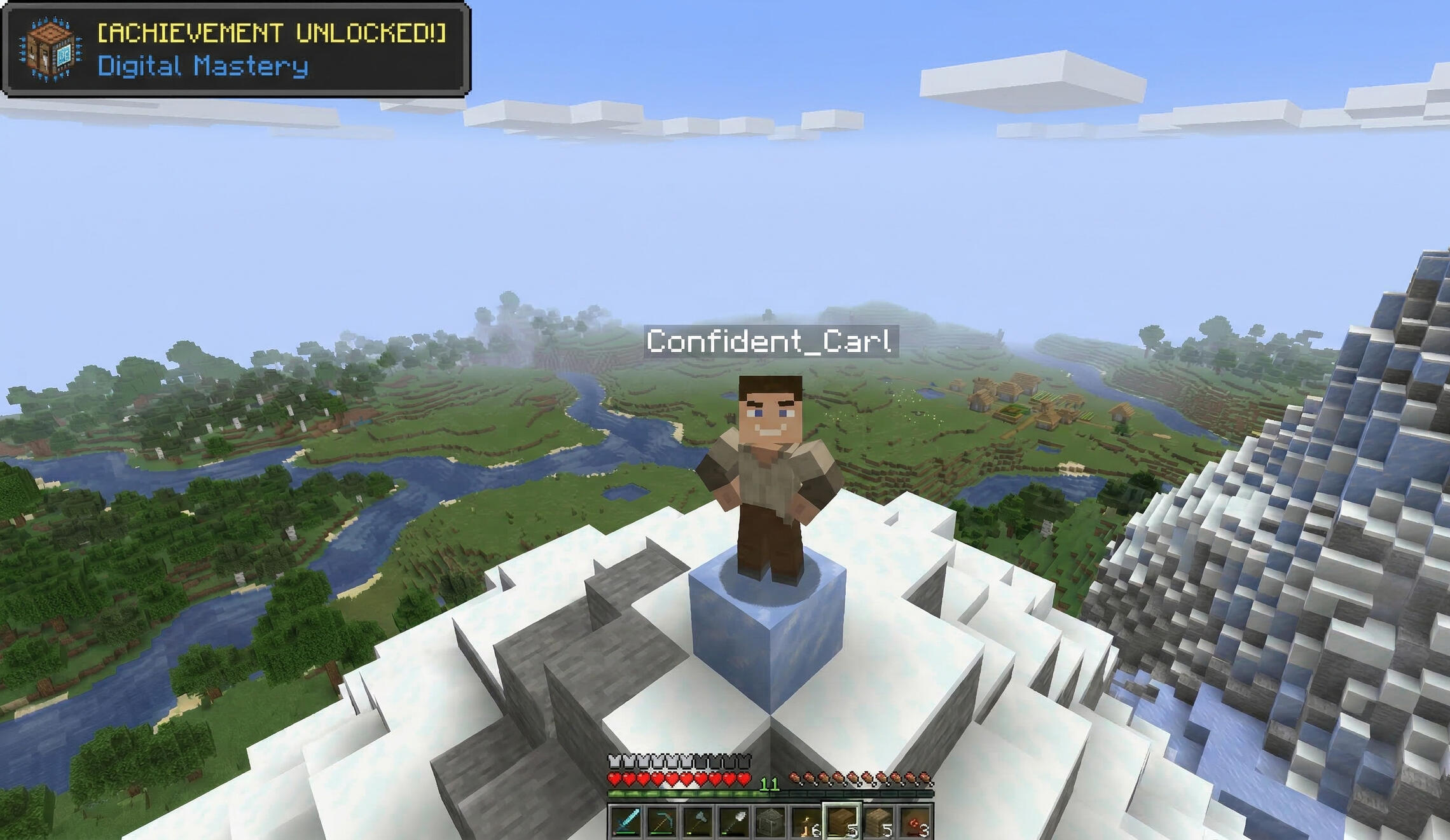Click the Digital Mastery achievement notification
This screenshot has height=840, width=1450.
(236, 49)
